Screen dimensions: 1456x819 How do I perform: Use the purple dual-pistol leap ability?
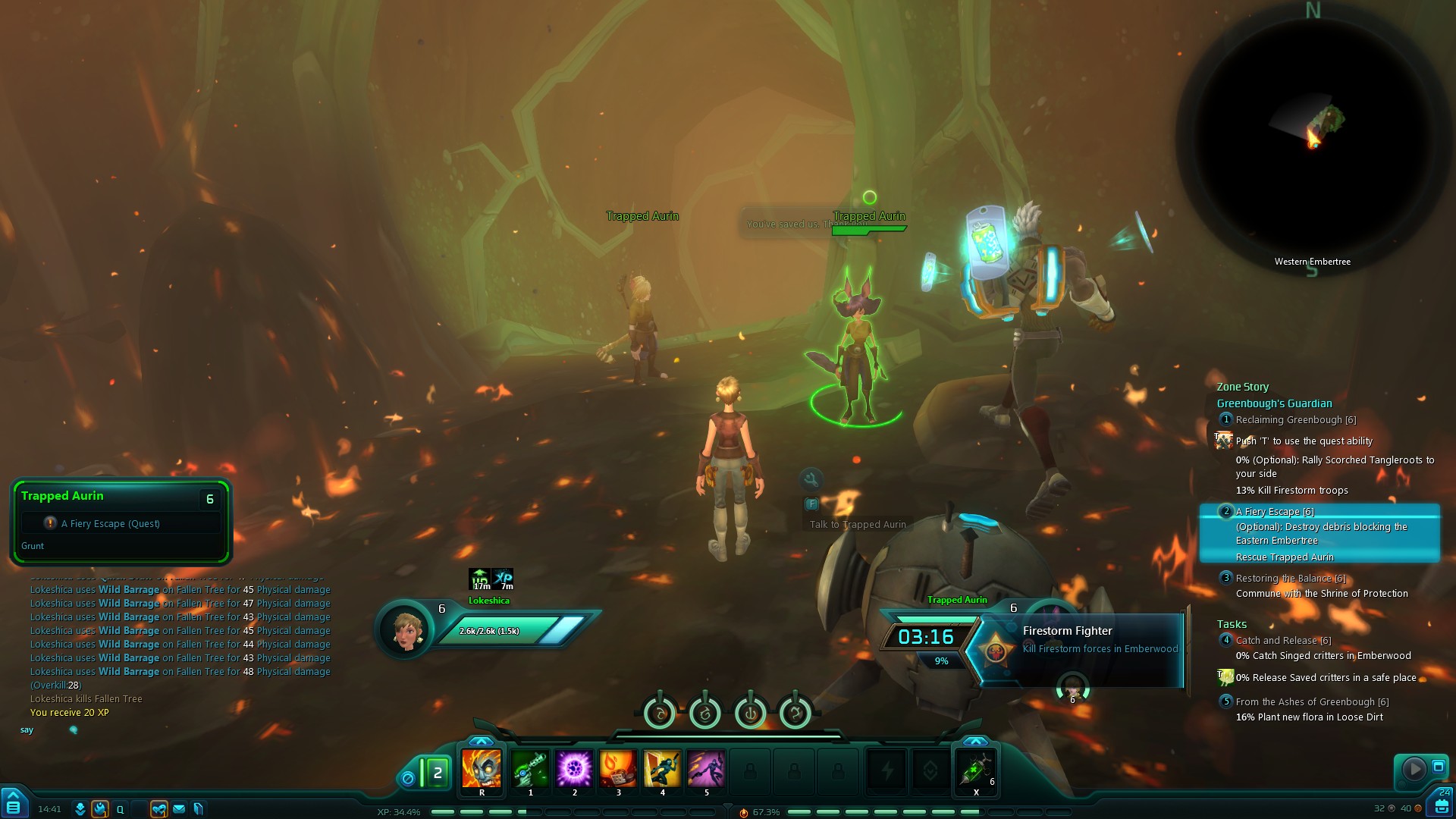tap(706, 769)
